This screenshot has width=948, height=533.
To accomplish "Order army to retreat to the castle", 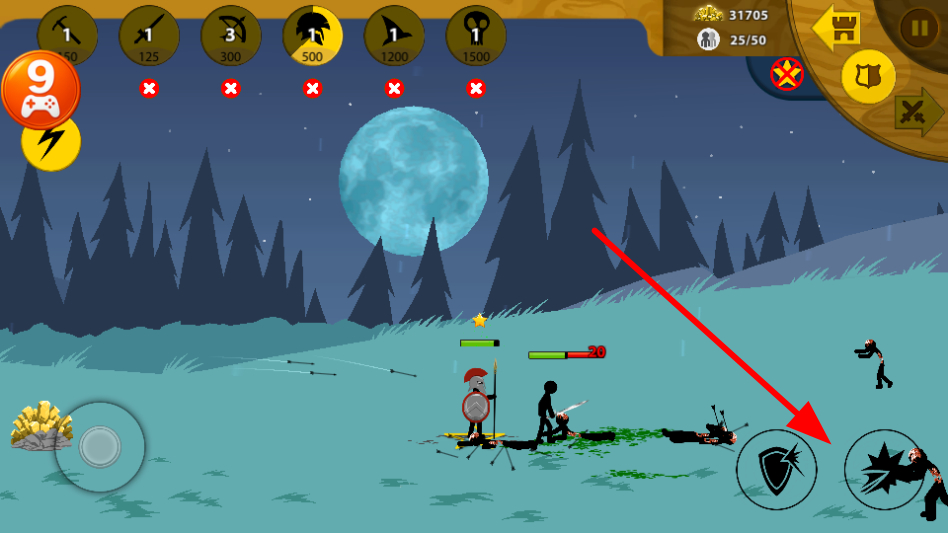I will point(838,28).
